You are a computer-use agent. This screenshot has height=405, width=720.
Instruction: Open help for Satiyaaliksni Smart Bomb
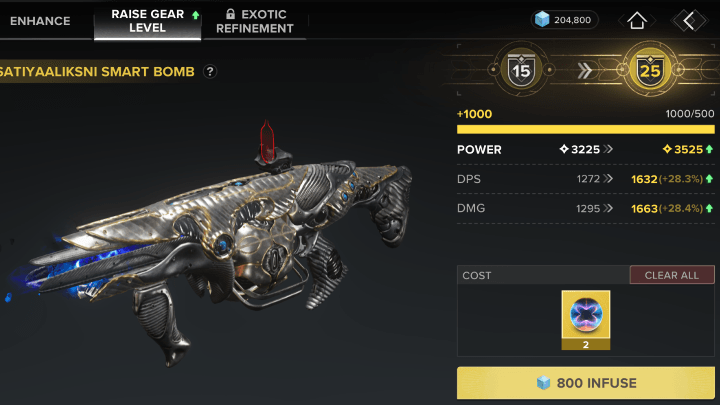(x=210, y=72)
